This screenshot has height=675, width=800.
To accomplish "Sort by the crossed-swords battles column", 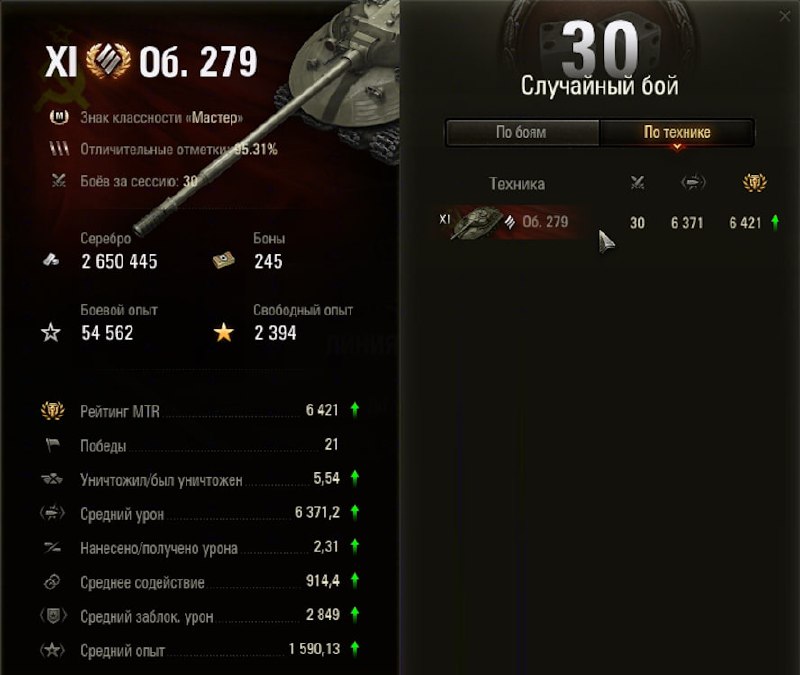I will 637,183.
